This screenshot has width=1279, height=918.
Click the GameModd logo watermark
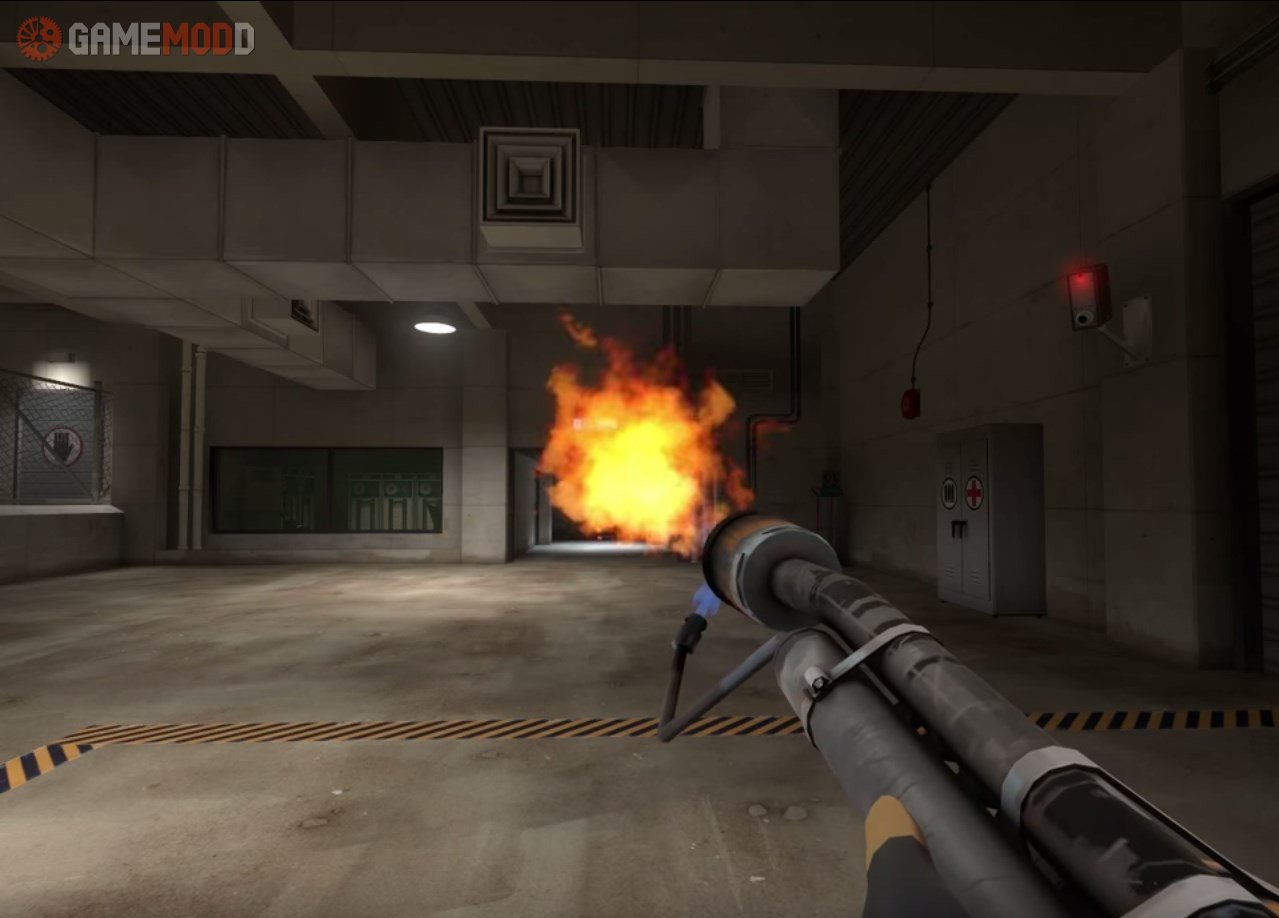tap(136, 38)
